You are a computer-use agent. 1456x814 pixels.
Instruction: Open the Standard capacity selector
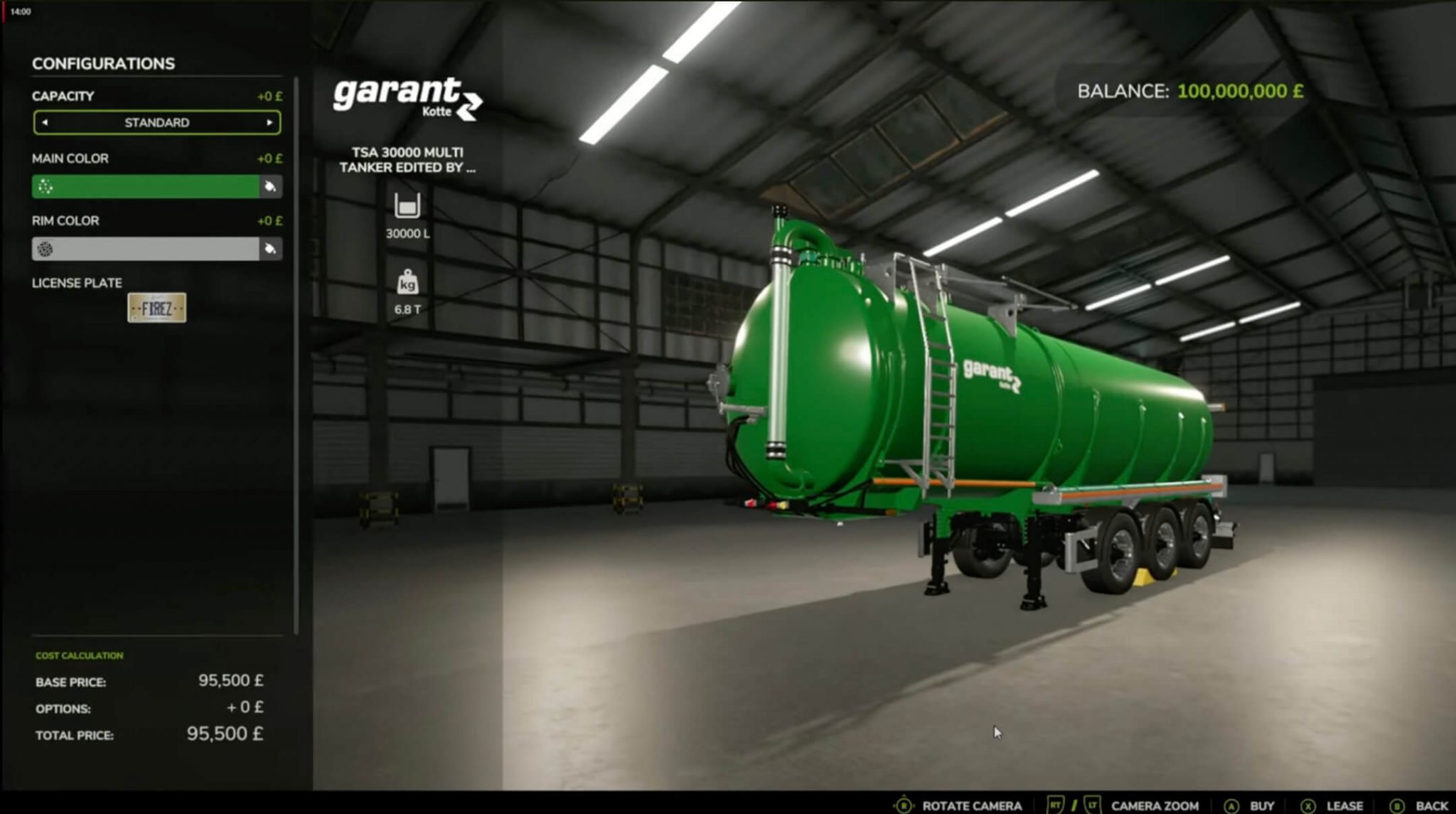pyautogui.click(x=156, y=122)
